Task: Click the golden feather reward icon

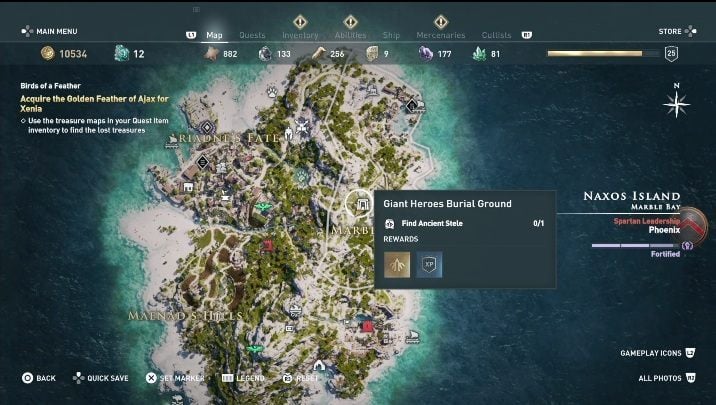Action: (x=397, y=264)
